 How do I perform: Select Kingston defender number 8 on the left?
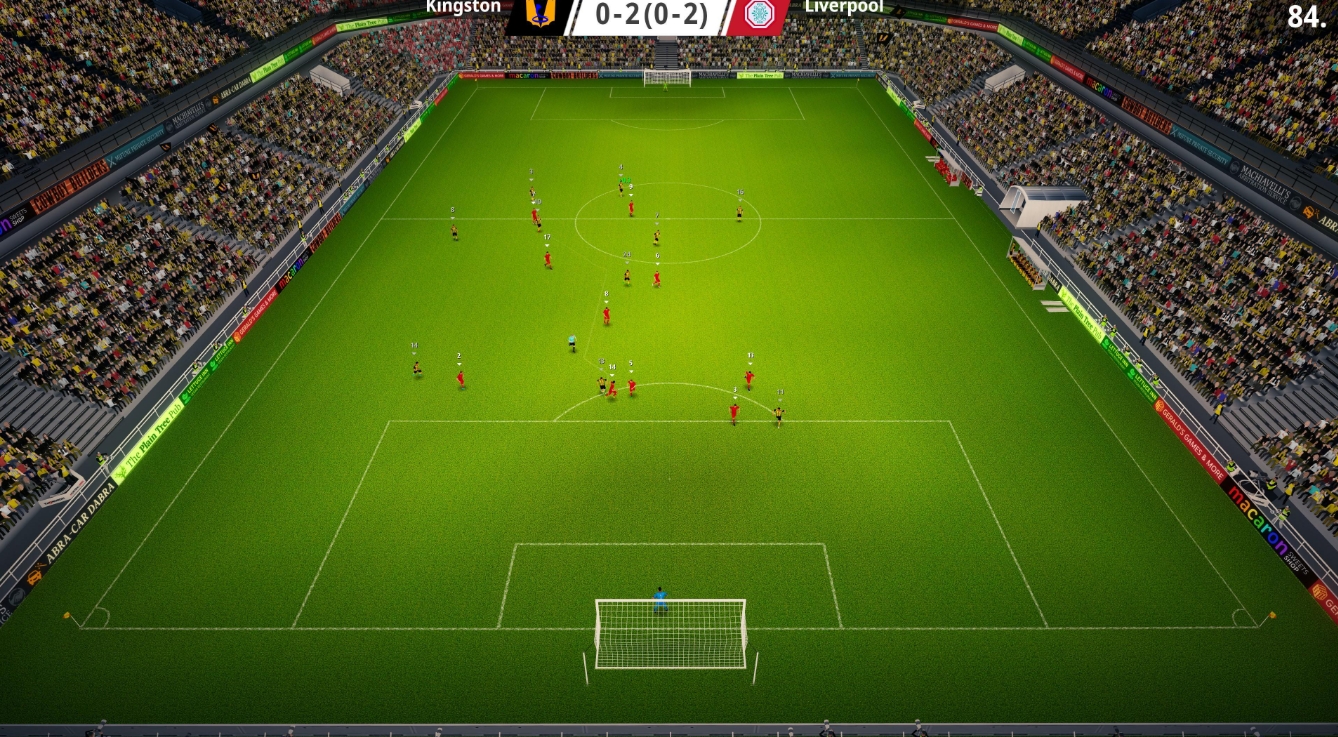452,233
